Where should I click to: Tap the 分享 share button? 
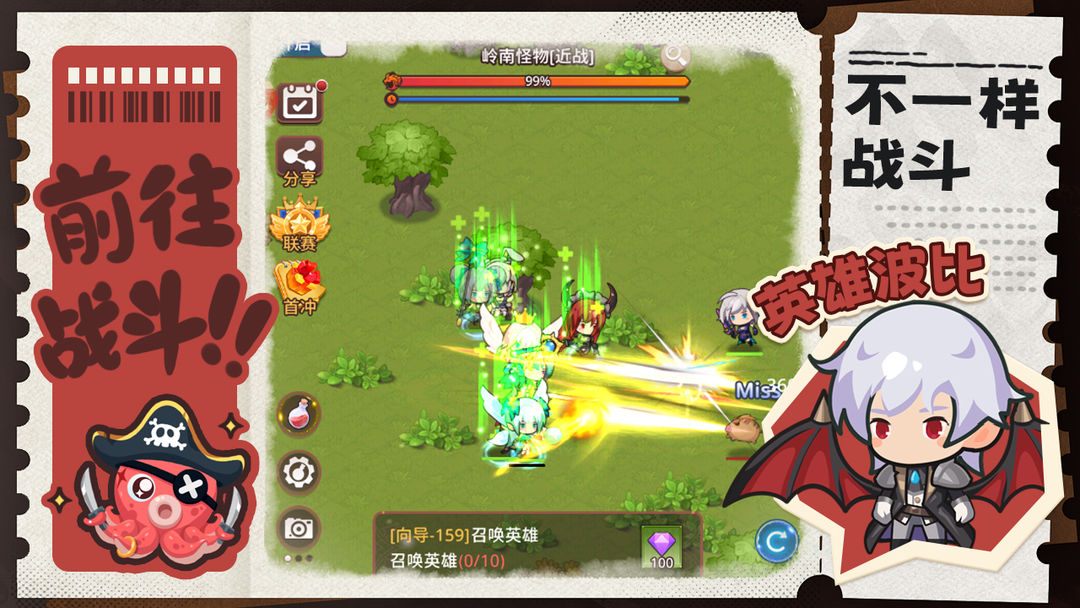[x=299, y=161]
